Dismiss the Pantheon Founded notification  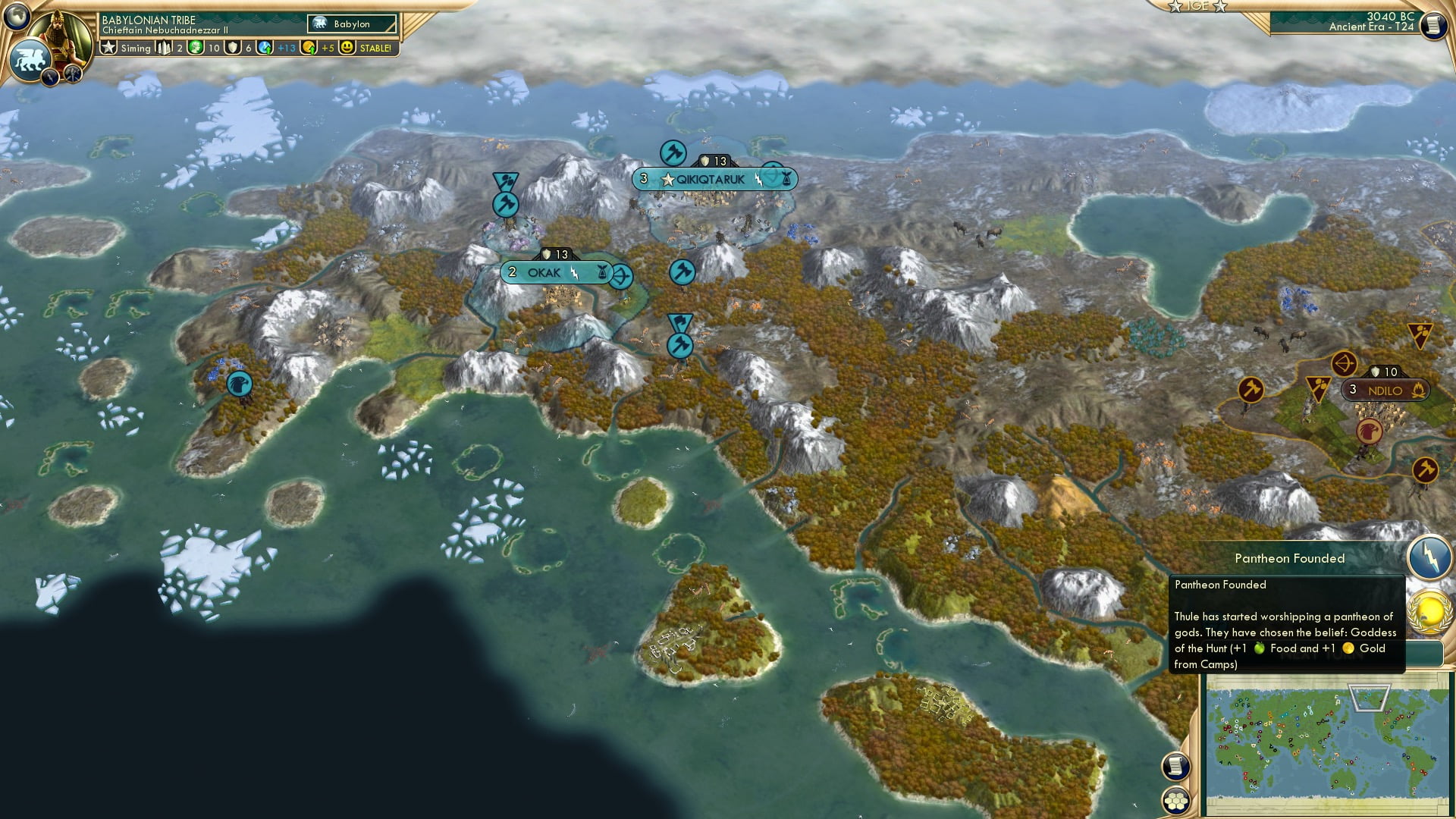pos(1289,558)
